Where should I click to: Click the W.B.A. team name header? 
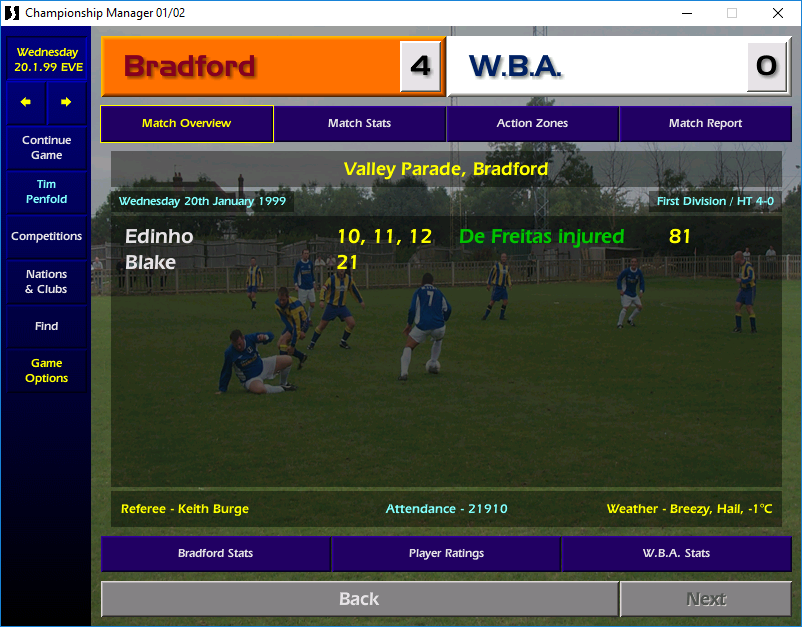(515, 67)
